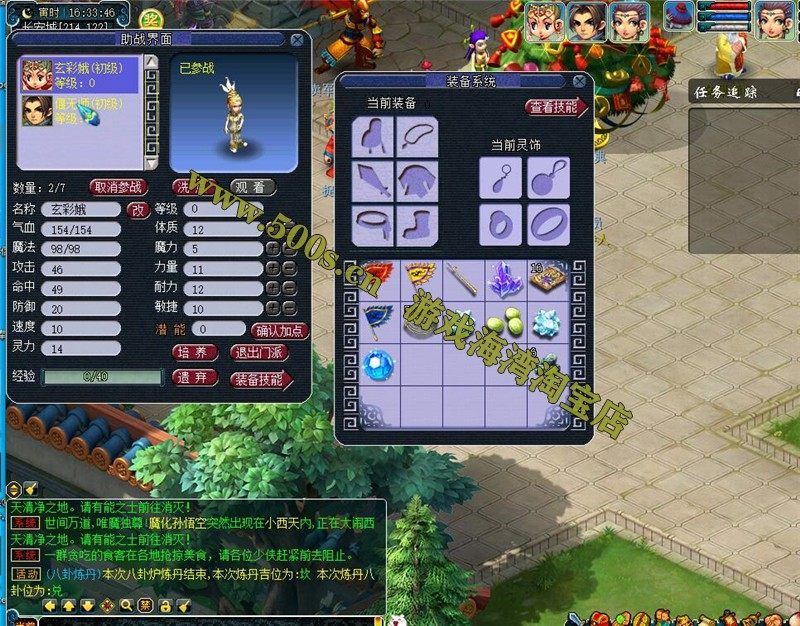Select the boots equipment slot
This screenshot has height=626, width=800.
418,223
